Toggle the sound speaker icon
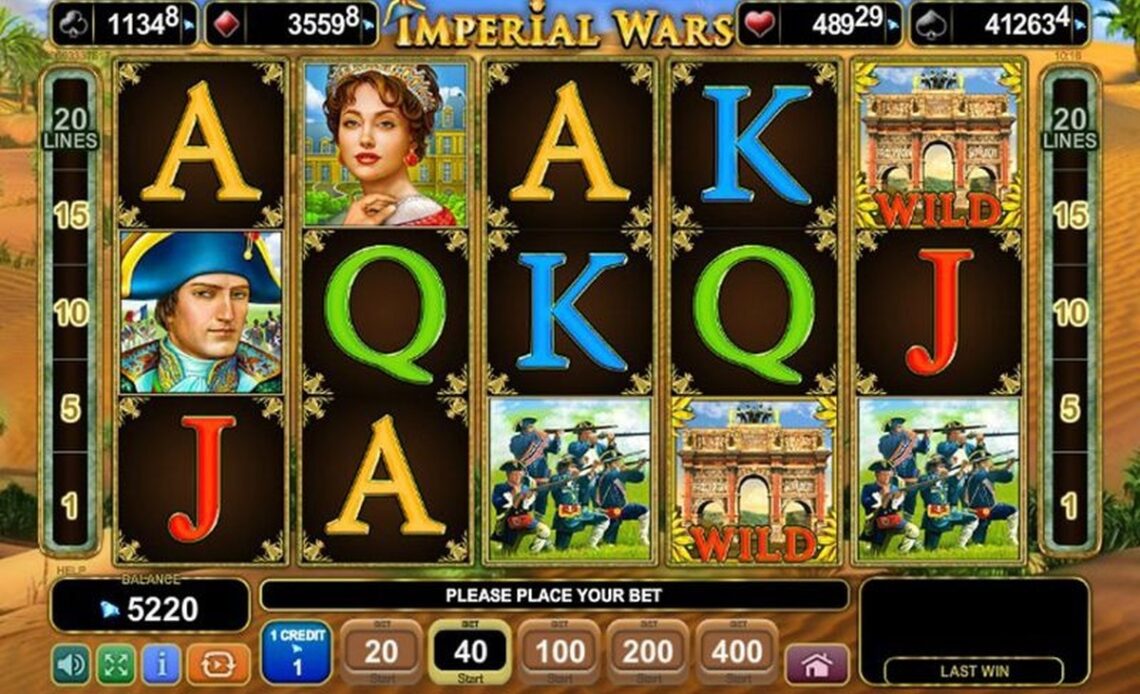This screenshot has height=694, width=1140. (x=70, y=664)
